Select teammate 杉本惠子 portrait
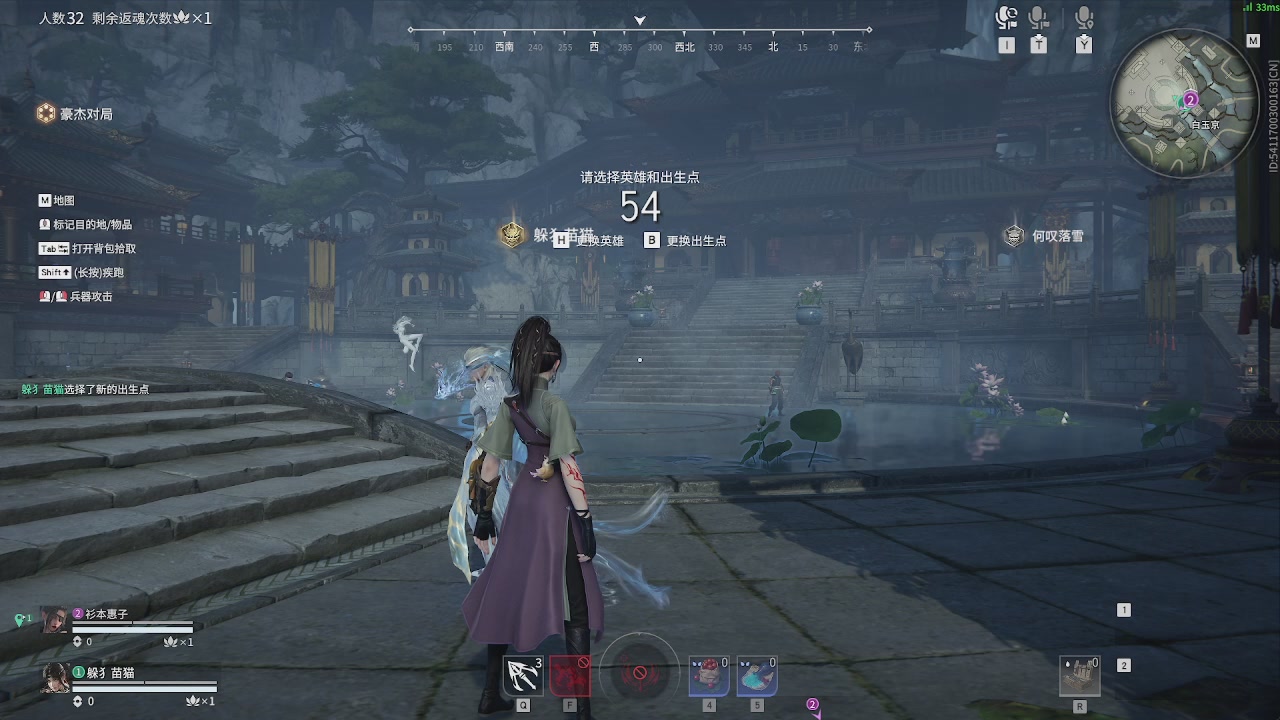 click(x=54, y=619)
